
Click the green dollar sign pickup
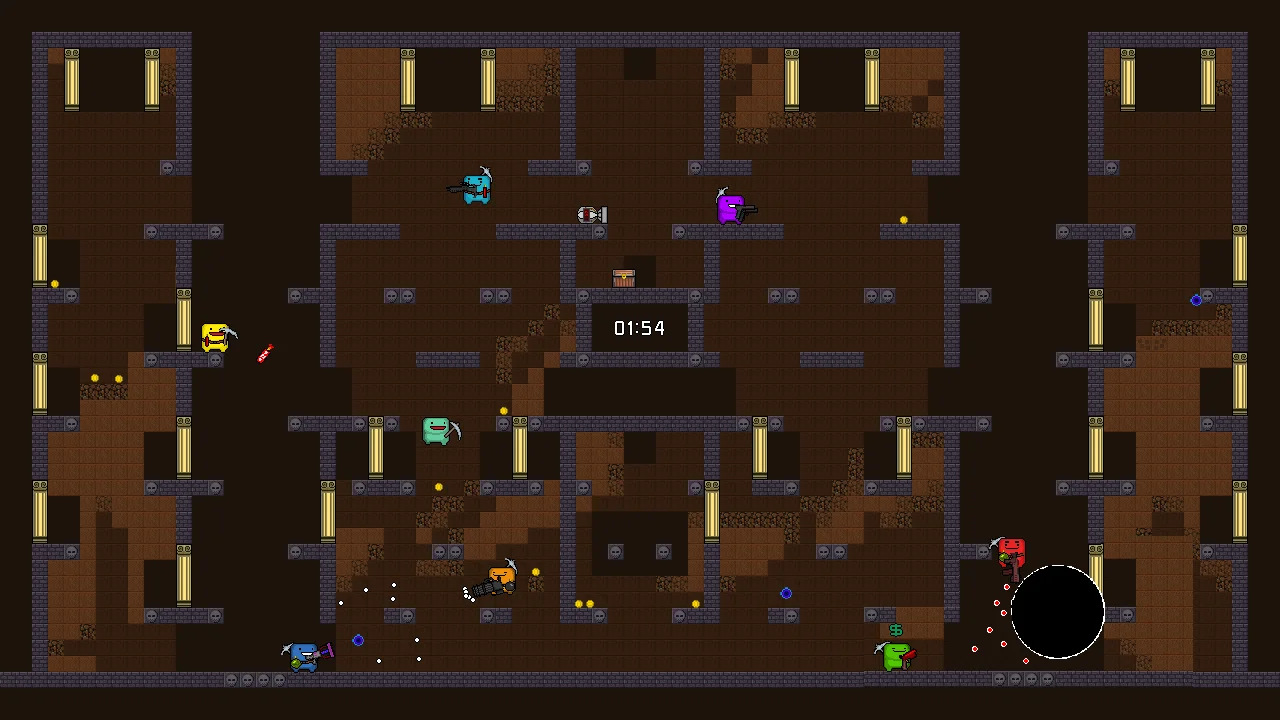(895, 630)
